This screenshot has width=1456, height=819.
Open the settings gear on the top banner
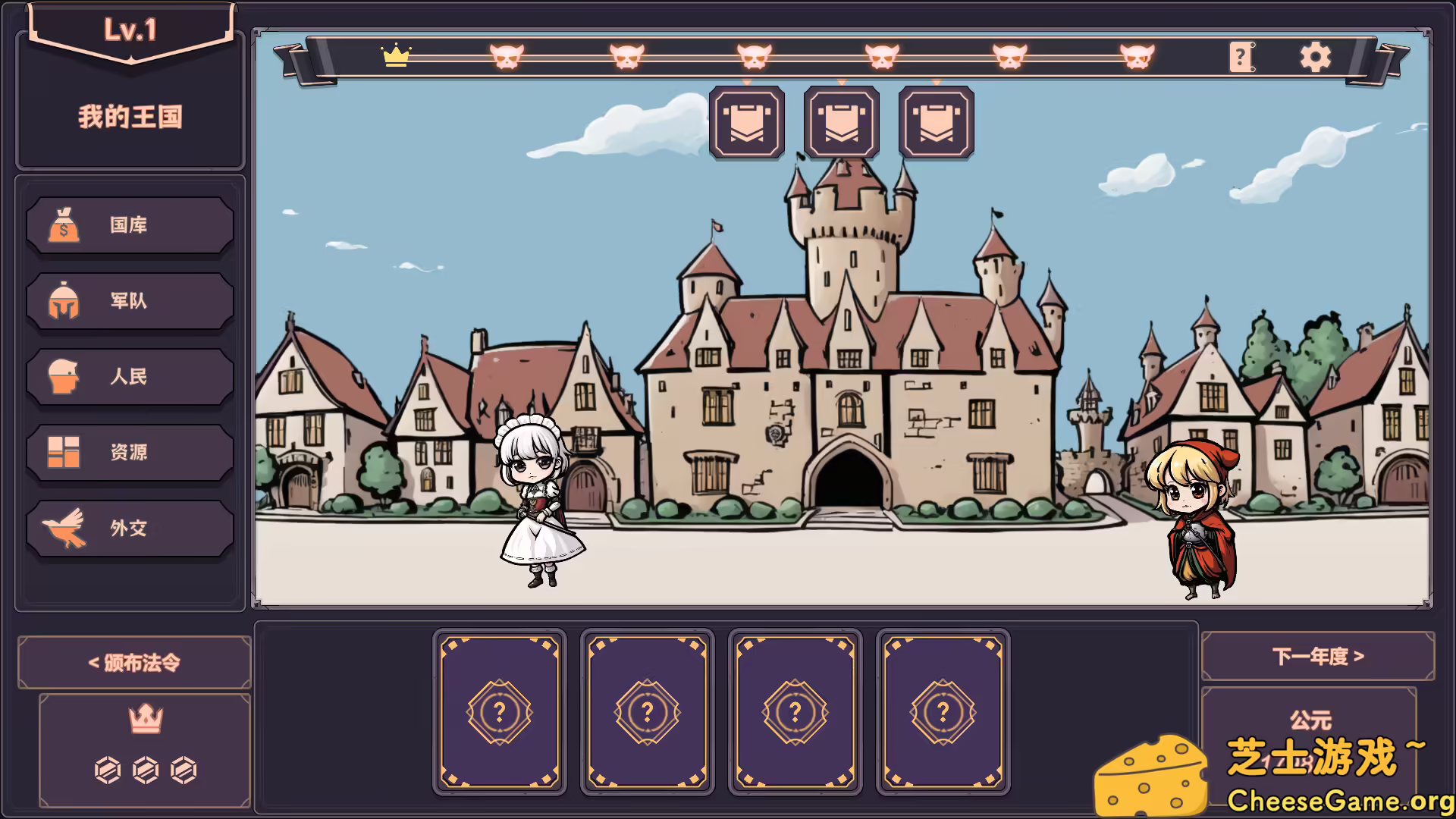1315,56
